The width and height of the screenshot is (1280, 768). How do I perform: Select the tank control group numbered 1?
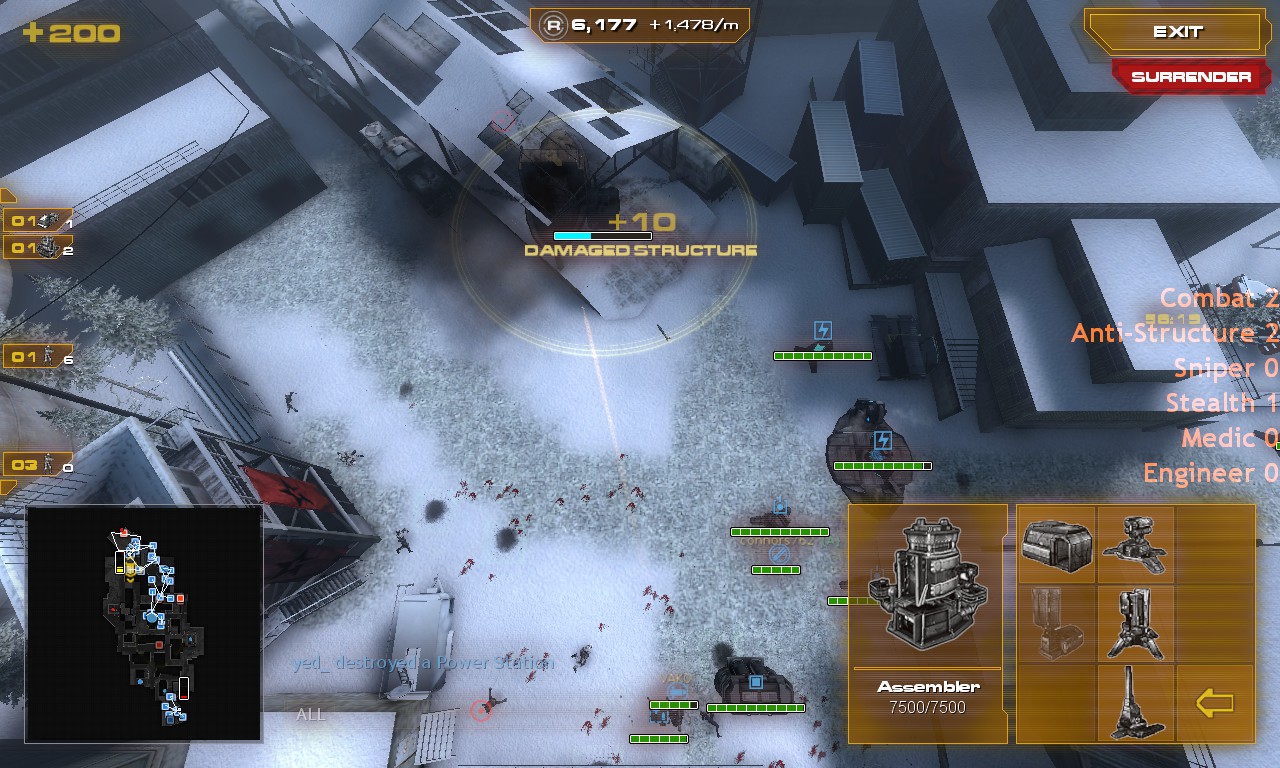pos(38,221)
